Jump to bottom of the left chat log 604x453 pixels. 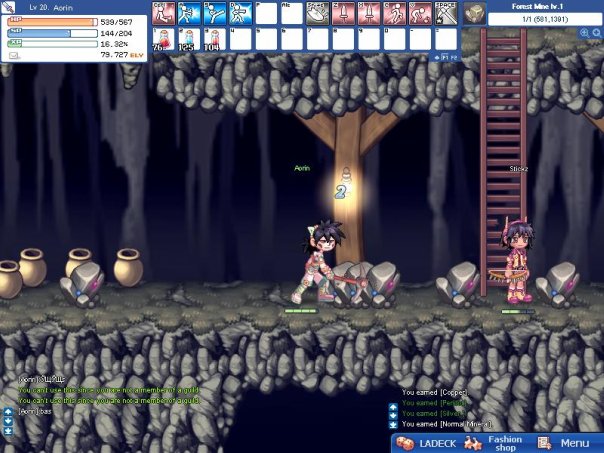pos(8,431)
